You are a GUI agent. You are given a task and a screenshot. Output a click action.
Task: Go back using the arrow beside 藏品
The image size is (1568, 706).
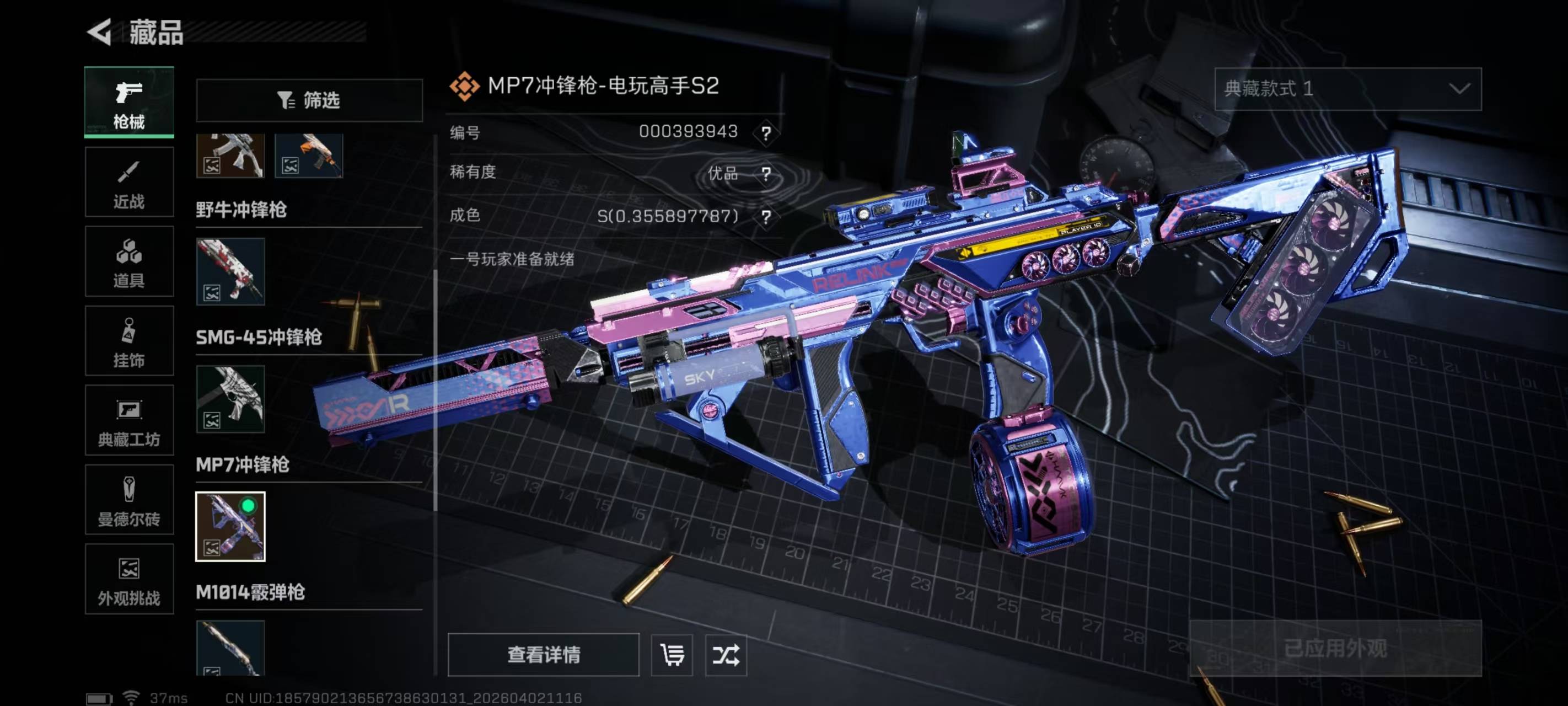(100, 31)
